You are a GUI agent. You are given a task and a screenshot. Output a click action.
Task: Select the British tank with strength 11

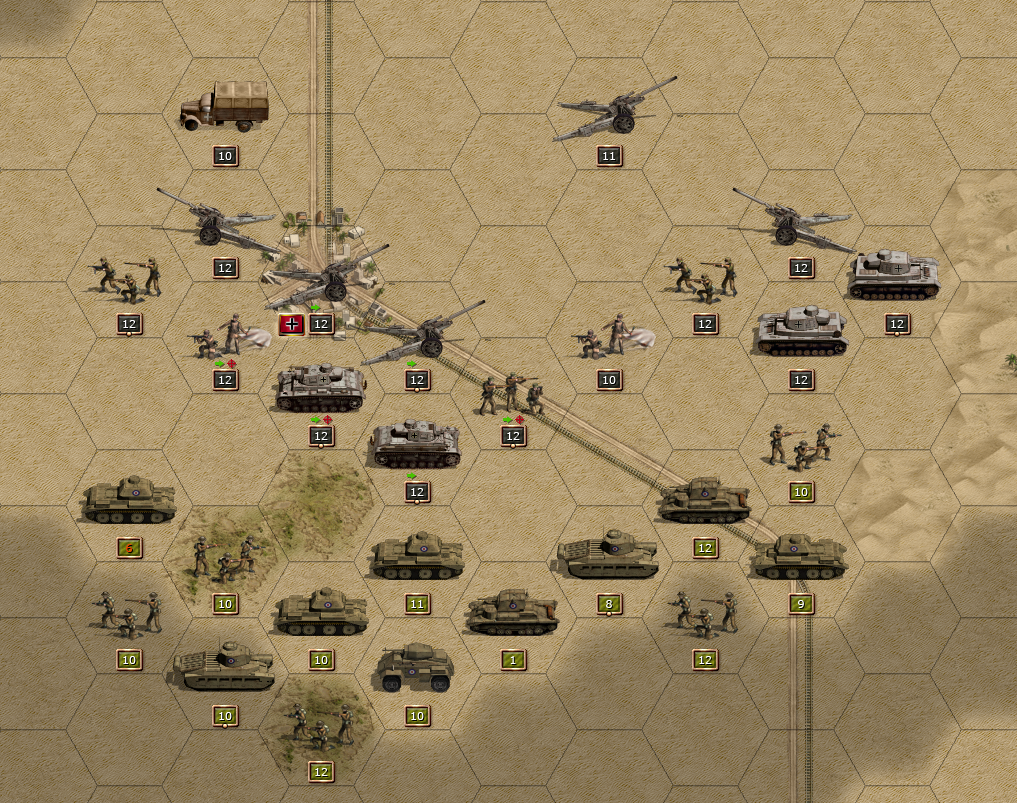(417, 557)
